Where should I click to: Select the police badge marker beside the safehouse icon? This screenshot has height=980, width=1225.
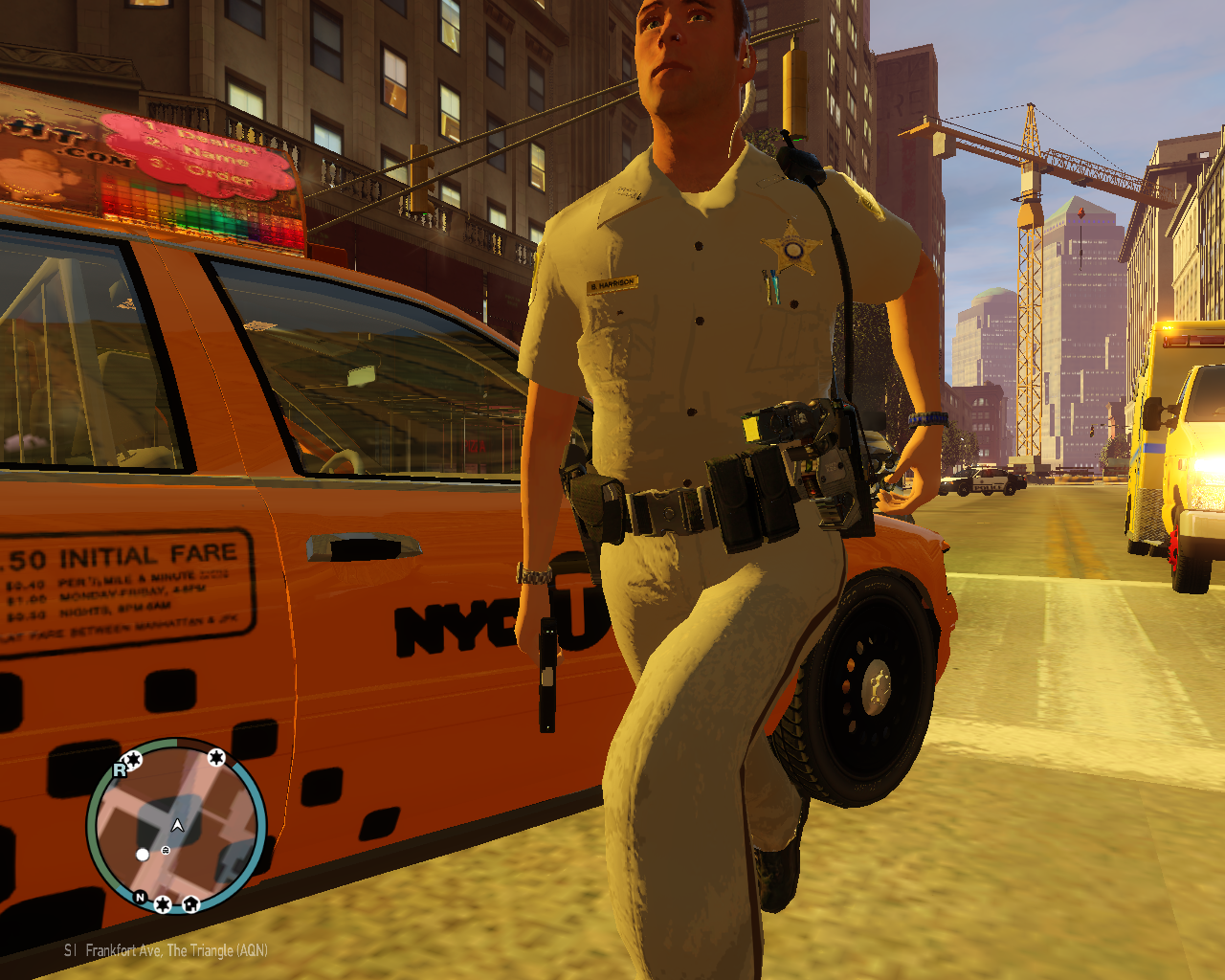click(x=164, y=904)
